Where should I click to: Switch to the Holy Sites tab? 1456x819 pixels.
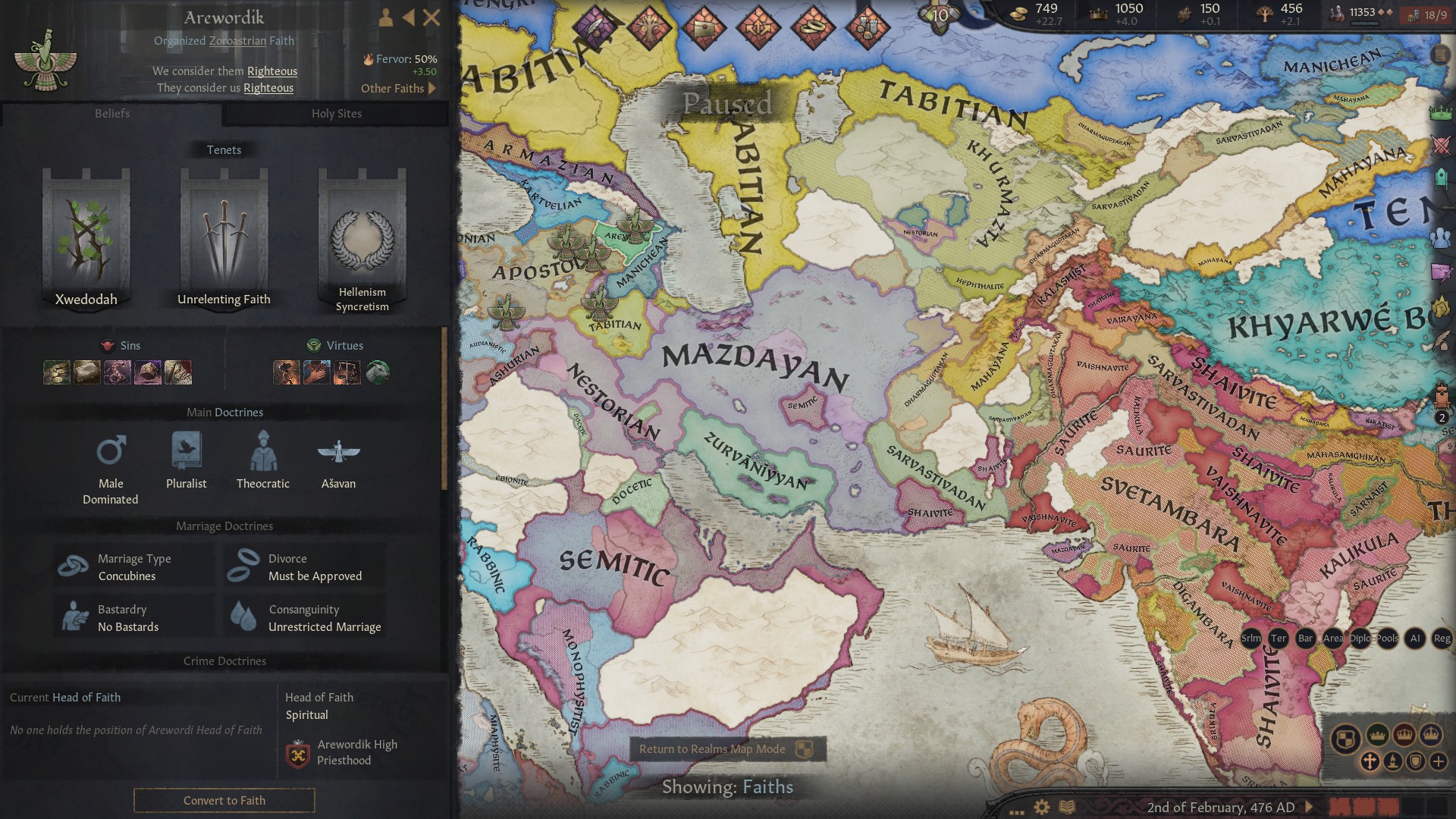(x=337, y=114)
